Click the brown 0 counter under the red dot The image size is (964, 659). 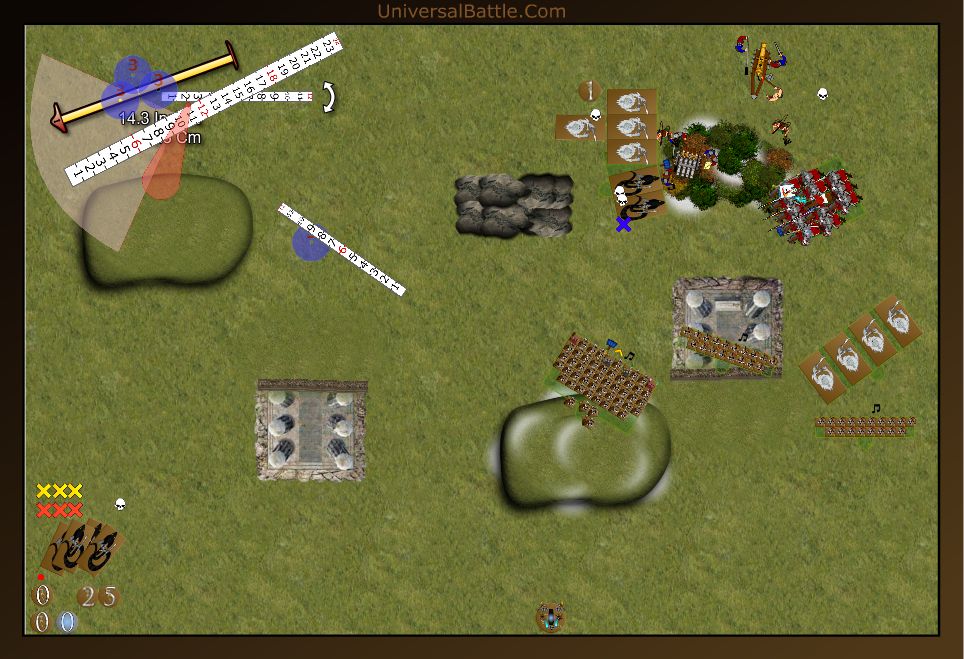43,596
